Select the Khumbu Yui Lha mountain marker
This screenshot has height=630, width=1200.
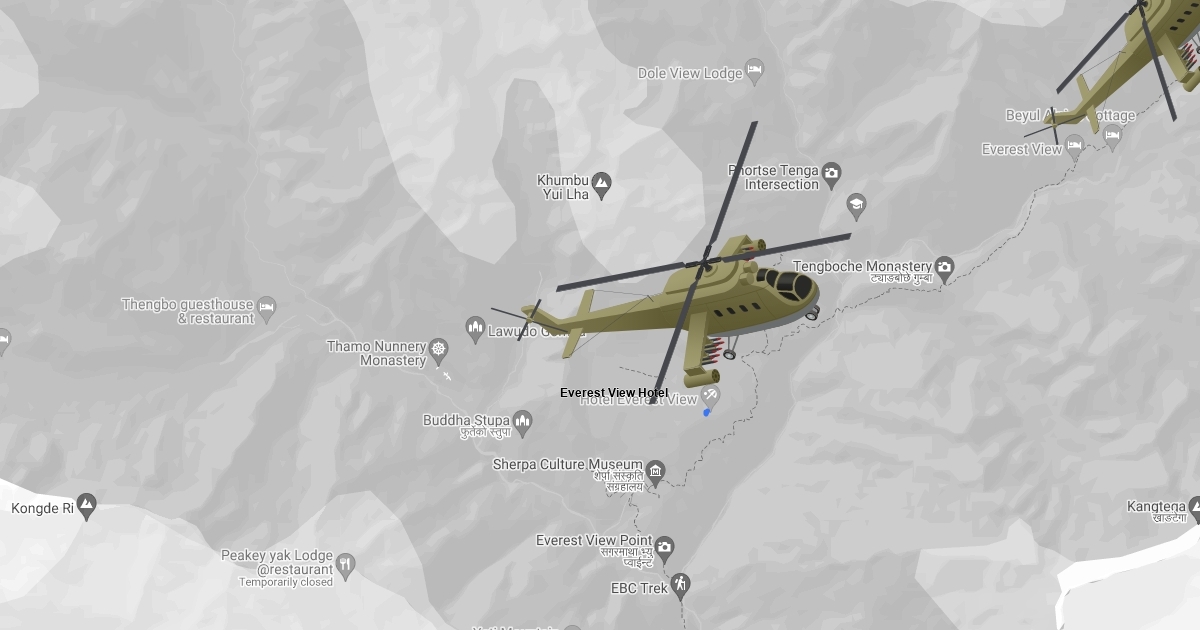(601, 183)
